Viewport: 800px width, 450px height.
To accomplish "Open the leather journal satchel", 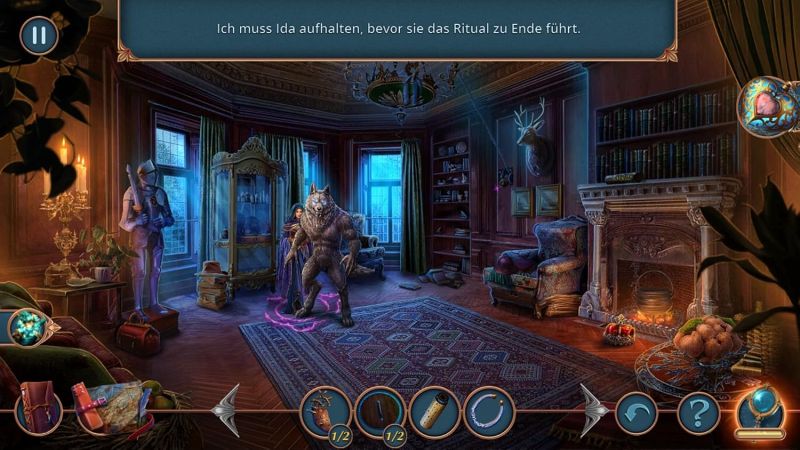I will pyautogui.click(x=39, y=410).
